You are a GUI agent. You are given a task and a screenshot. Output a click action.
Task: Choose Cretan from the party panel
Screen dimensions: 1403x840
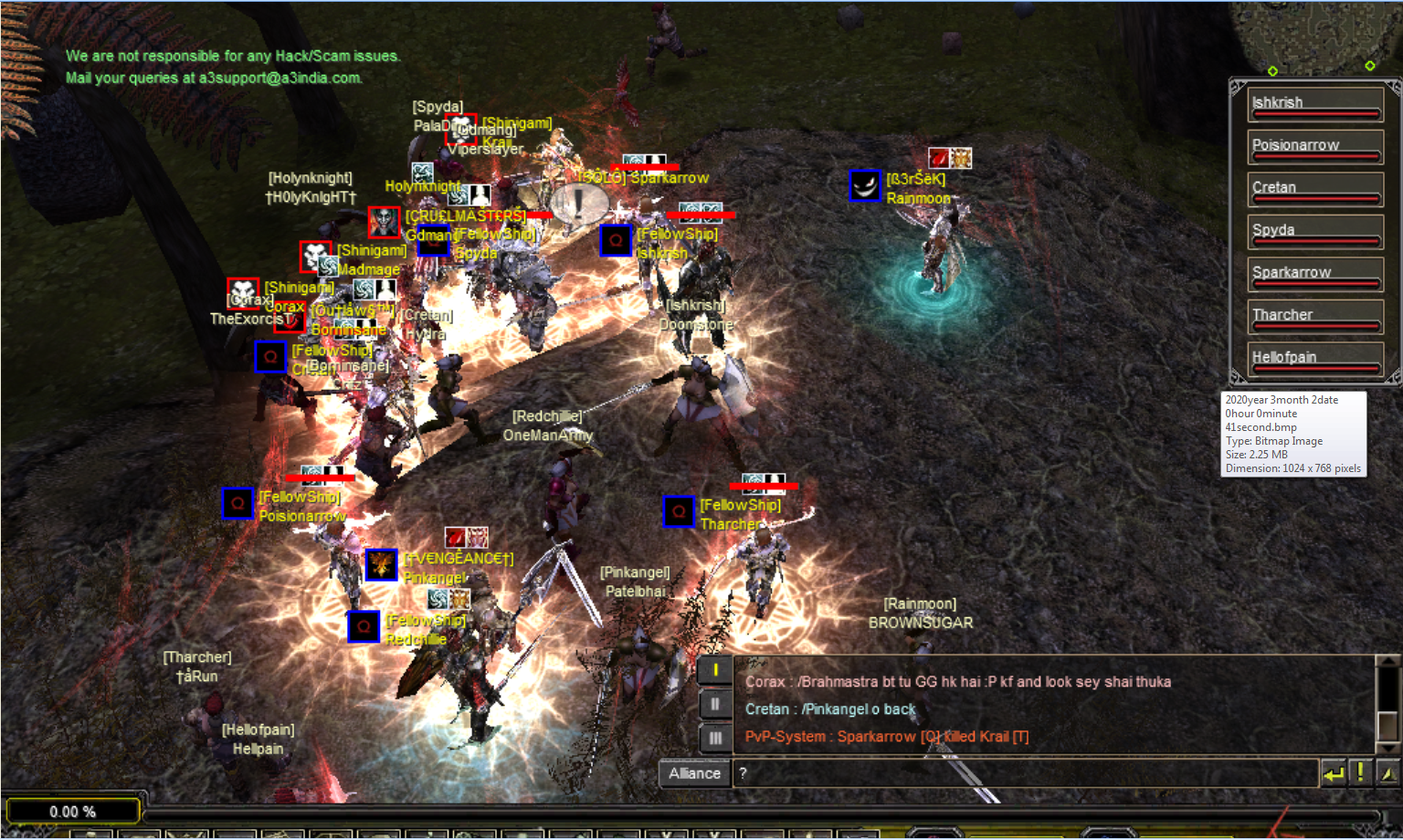(x=1314, y=189)
